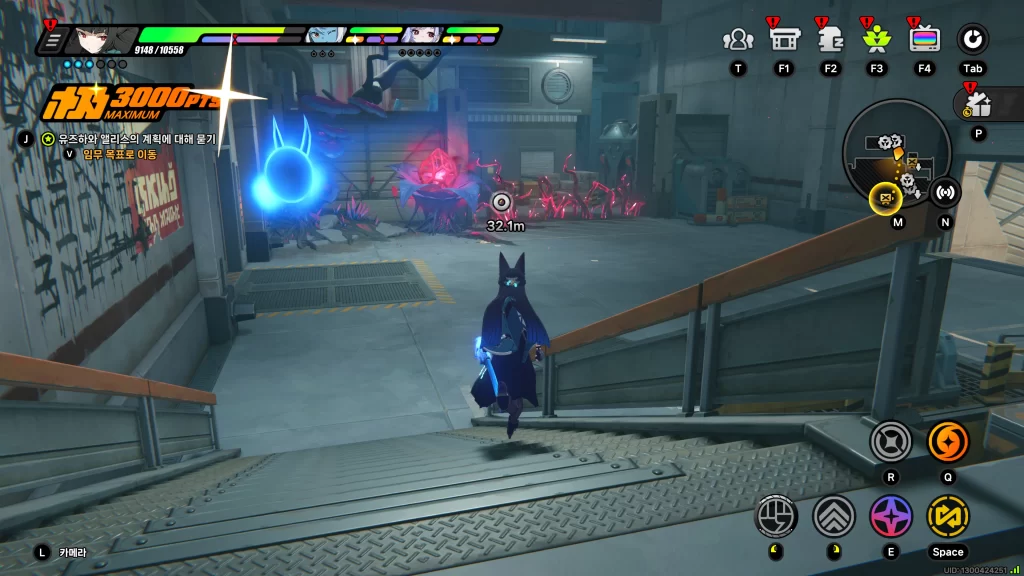Open the signal broadcast icon beside the minimap
This screenshot has height=576, width=1024.
(x=945, y=192)
